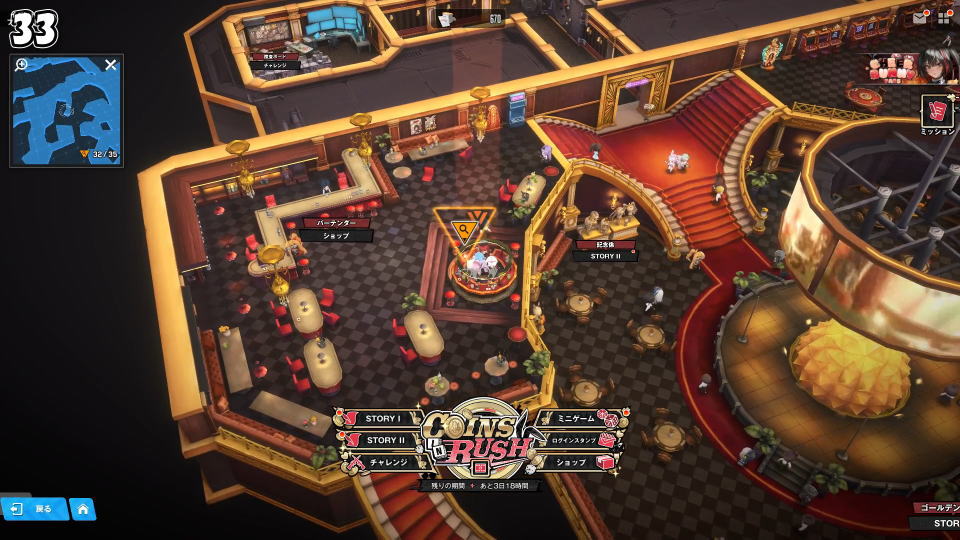Select the バーテンダー ショップ map label
This screenshot has height=540, width=960.
pyautogui.click(x=337, y=229)
